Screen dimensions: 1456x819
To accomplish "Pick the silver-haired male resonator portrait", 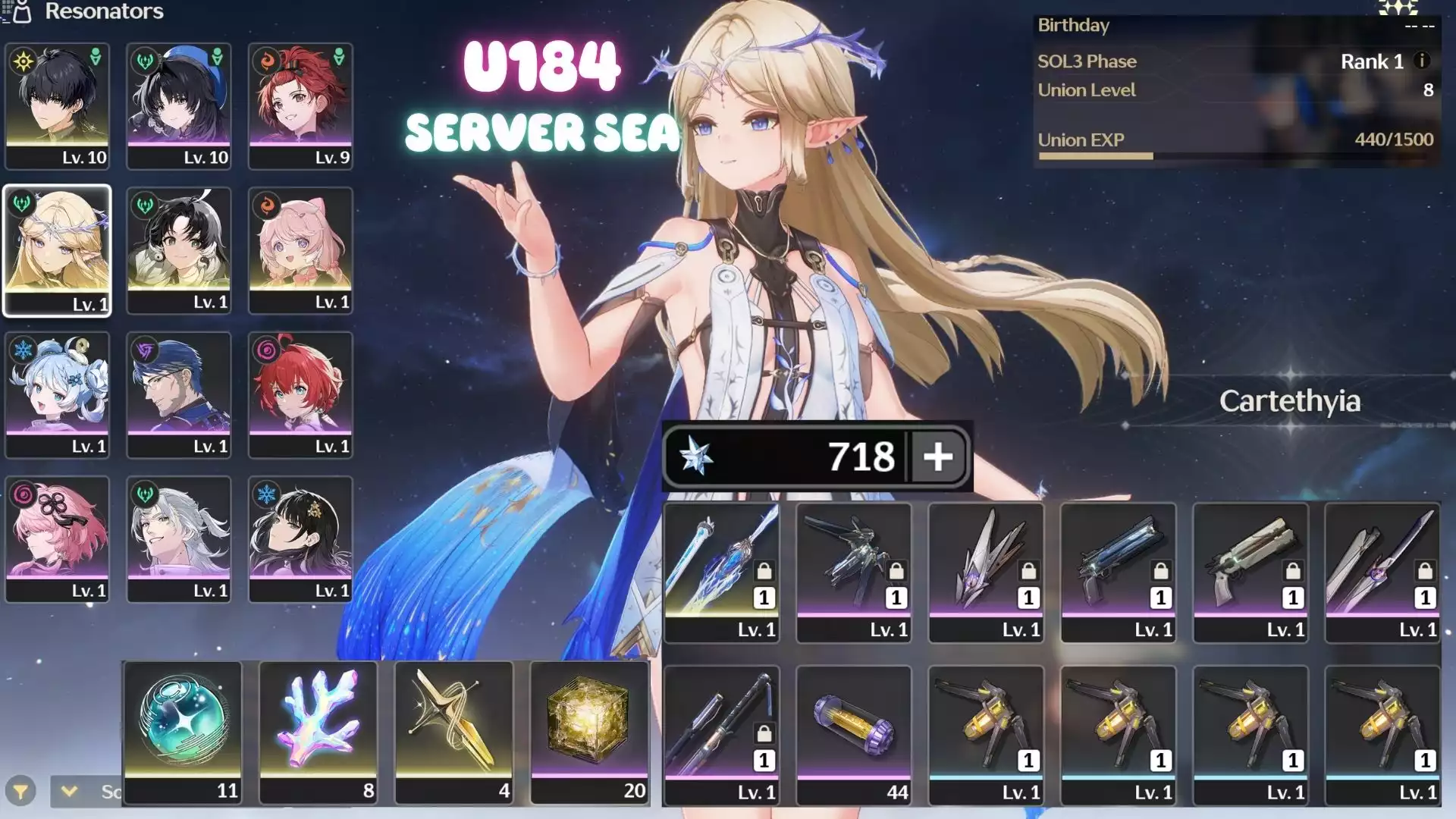I will point(179,538).
